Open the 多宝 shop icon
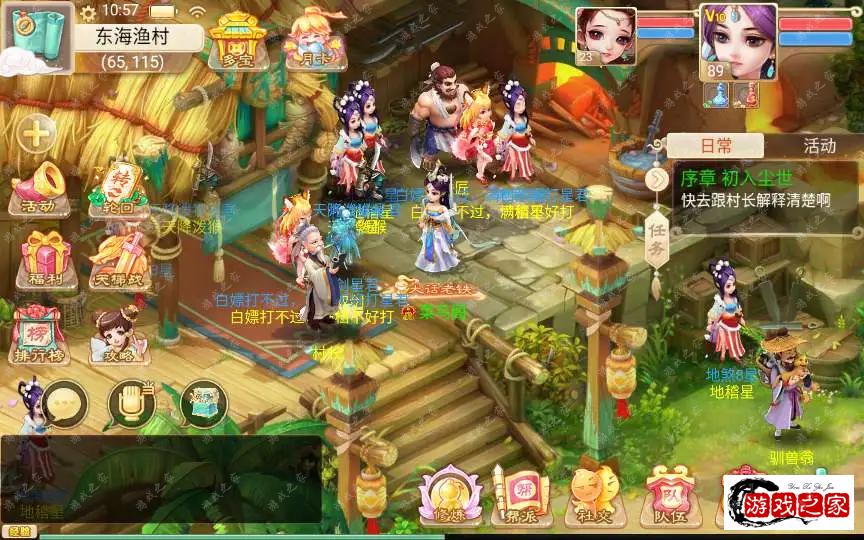864x540 pixels. (235, 38)
